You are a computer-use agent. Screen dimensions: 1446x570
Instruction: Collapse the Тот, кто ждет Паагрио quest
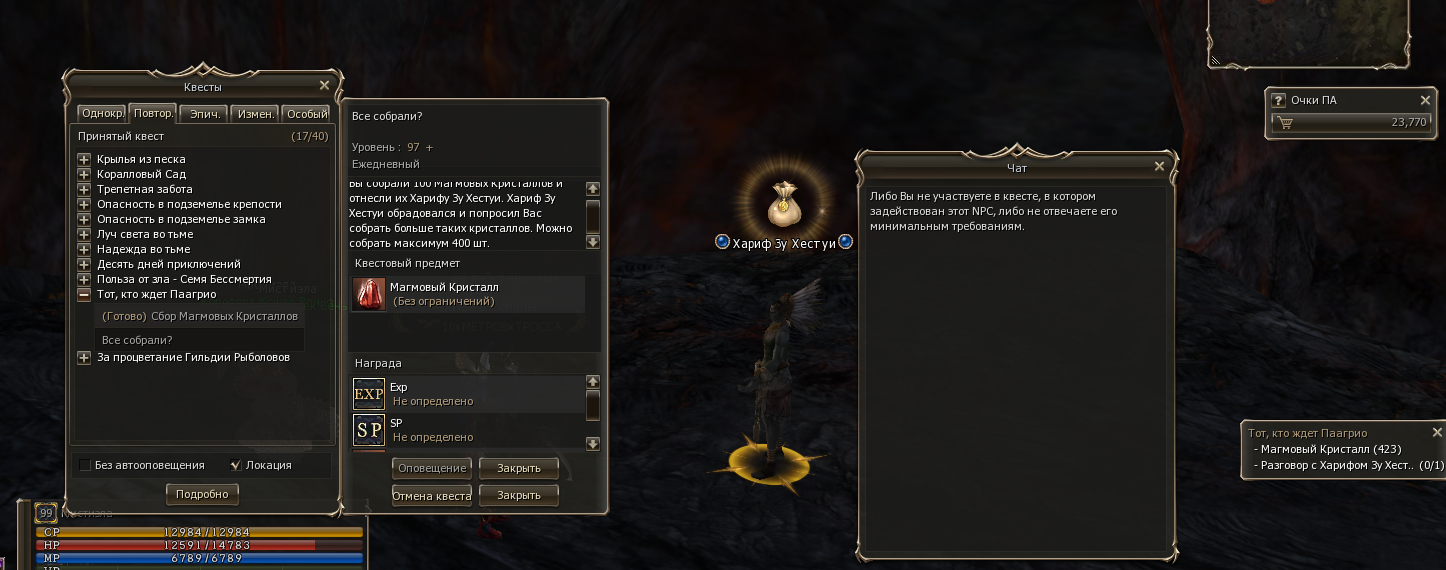pyautogui.click(x=84, y=294)
